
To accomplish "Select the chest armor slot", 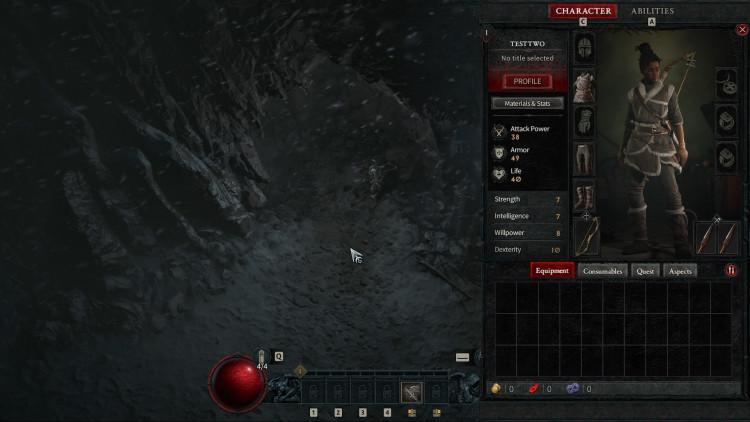I will coord(584,86).
